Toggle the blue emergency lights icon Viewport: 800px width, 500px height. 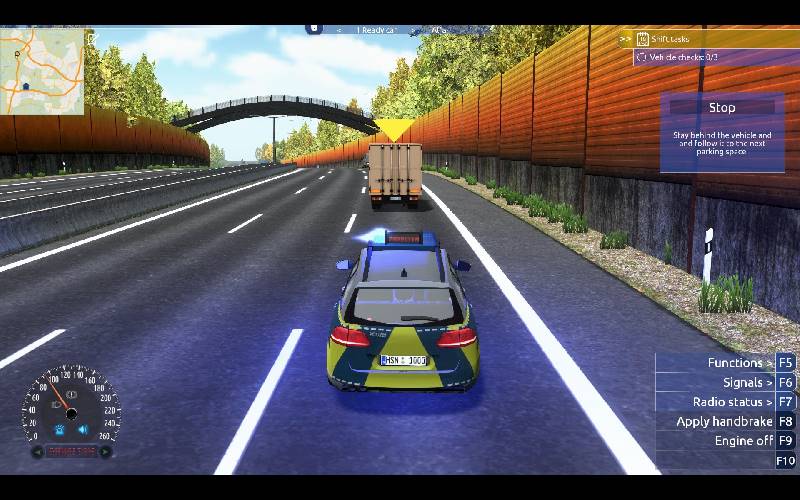(59, 430)
